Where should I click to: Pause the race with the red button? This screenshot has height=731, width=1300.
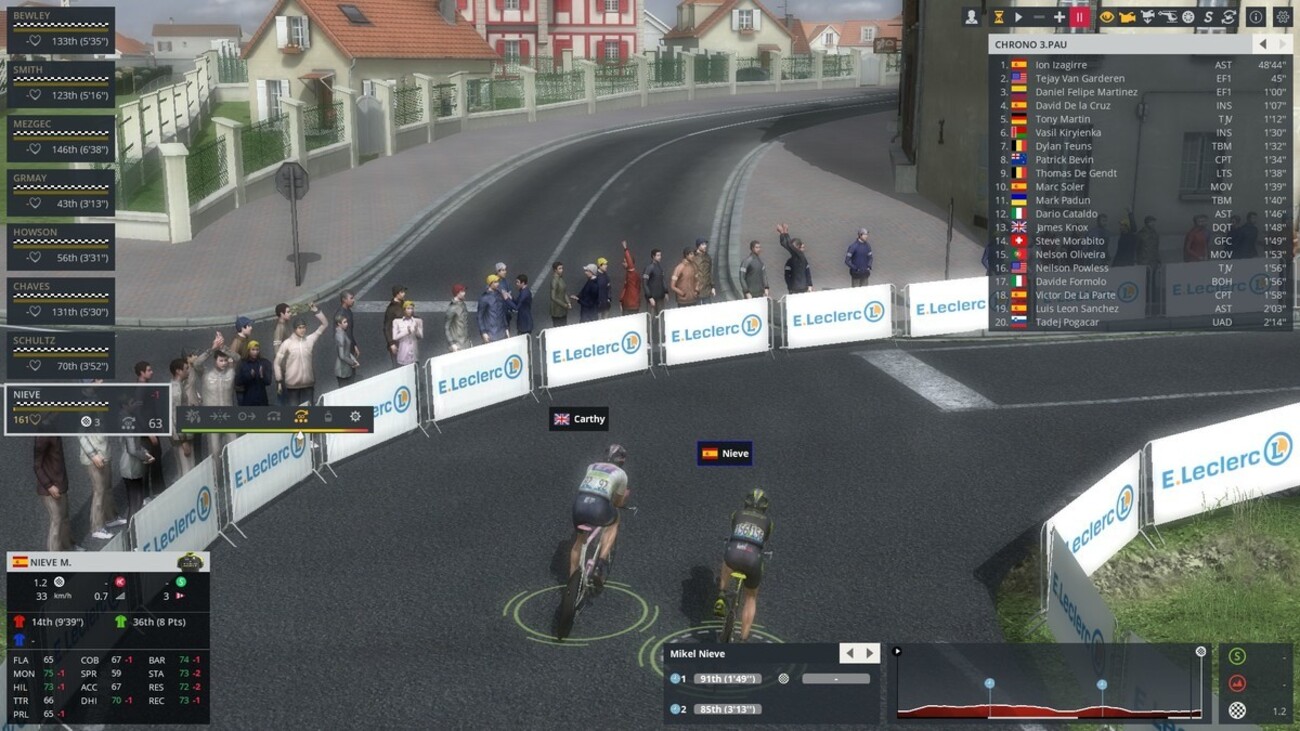1079,17
